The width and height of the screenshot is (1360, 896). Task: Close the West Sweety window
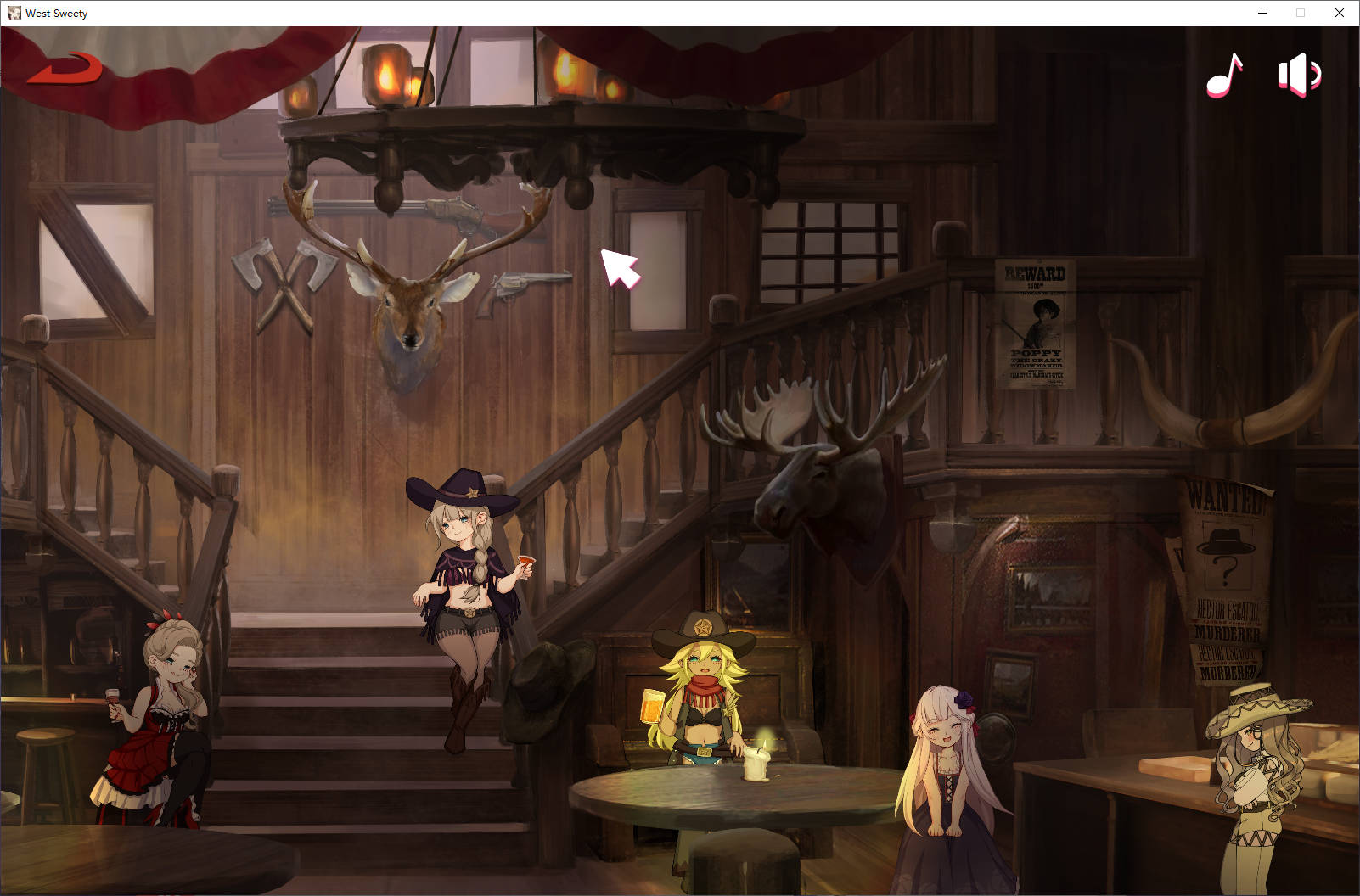[x=1340, y=13]
